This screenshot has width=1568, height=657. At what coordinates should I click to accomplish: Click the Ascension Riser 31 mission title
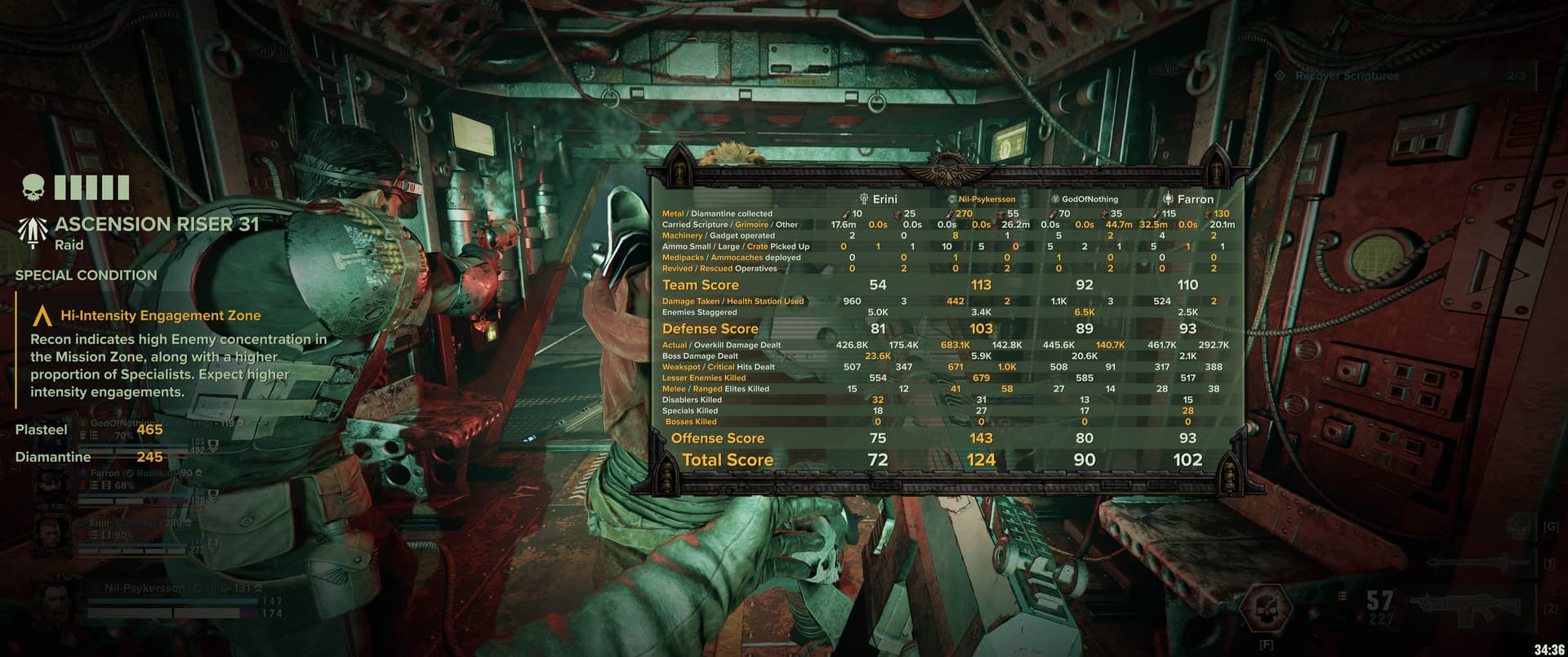(156, 224)
